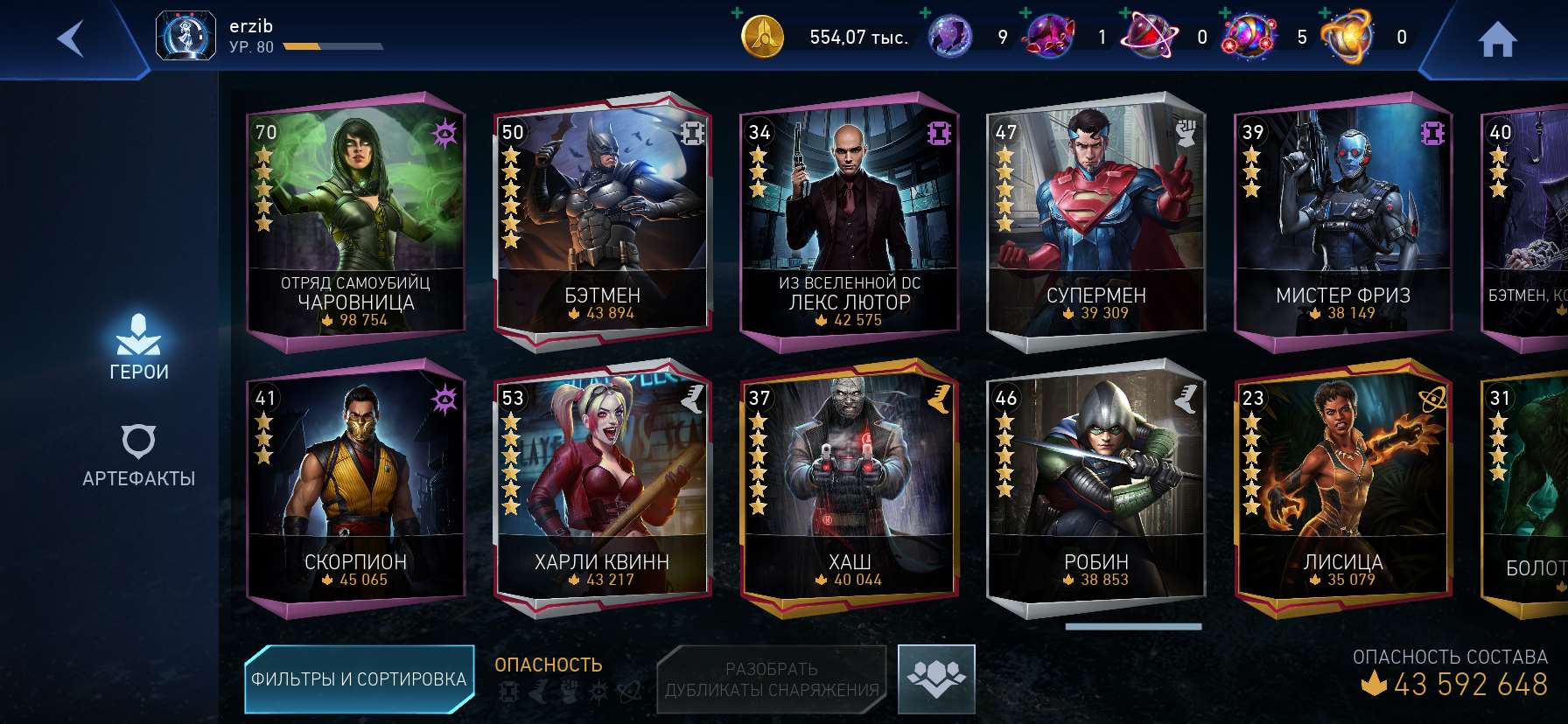The width and height of the screenshot is (1568, 724).
Task: Open ФИЛЬТРЫ И СОРТИРОВКА
Action: tap(360, 678)
